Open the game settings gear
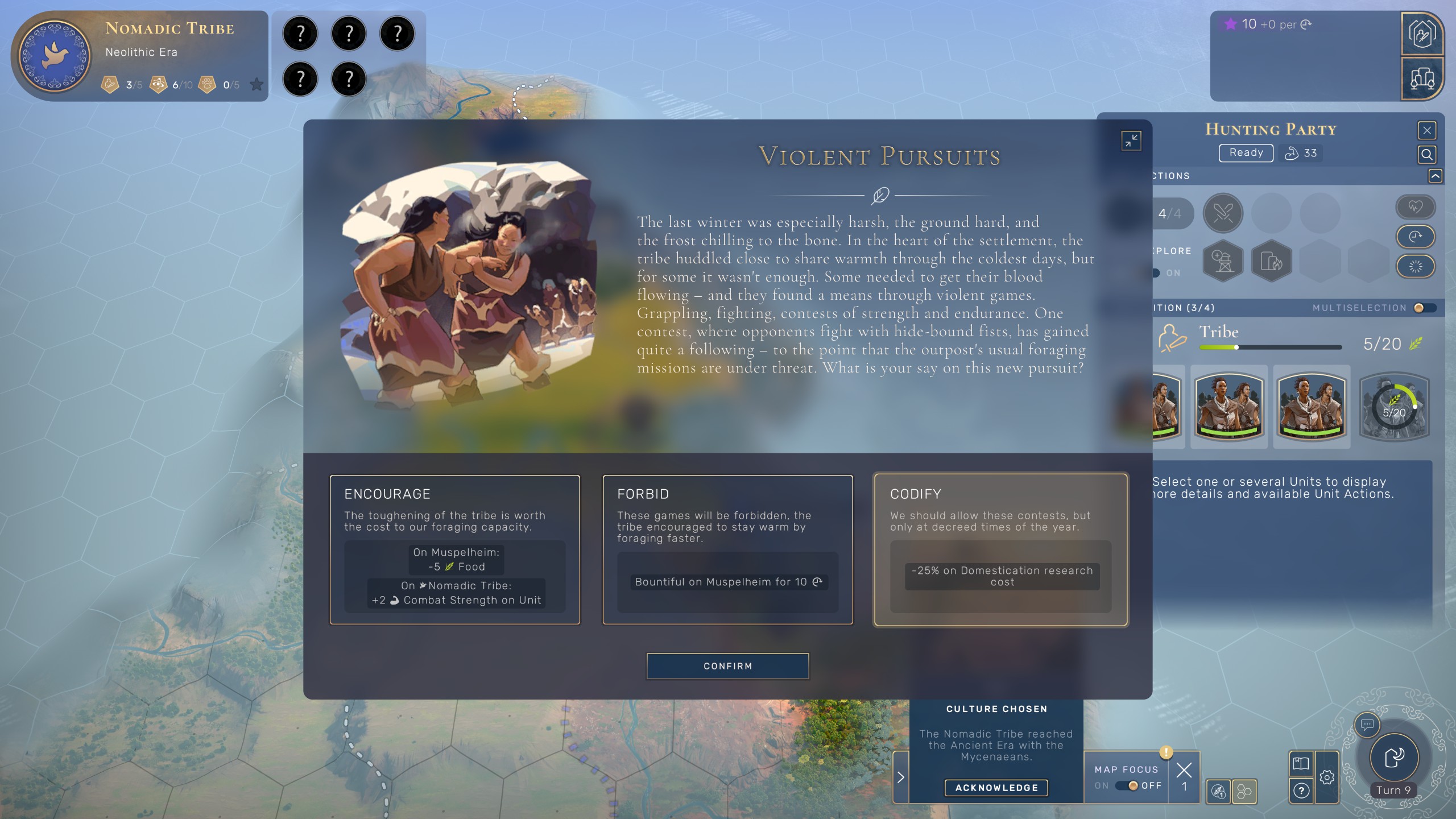Screen dimensions: 1456x819 pos(1327,777)
